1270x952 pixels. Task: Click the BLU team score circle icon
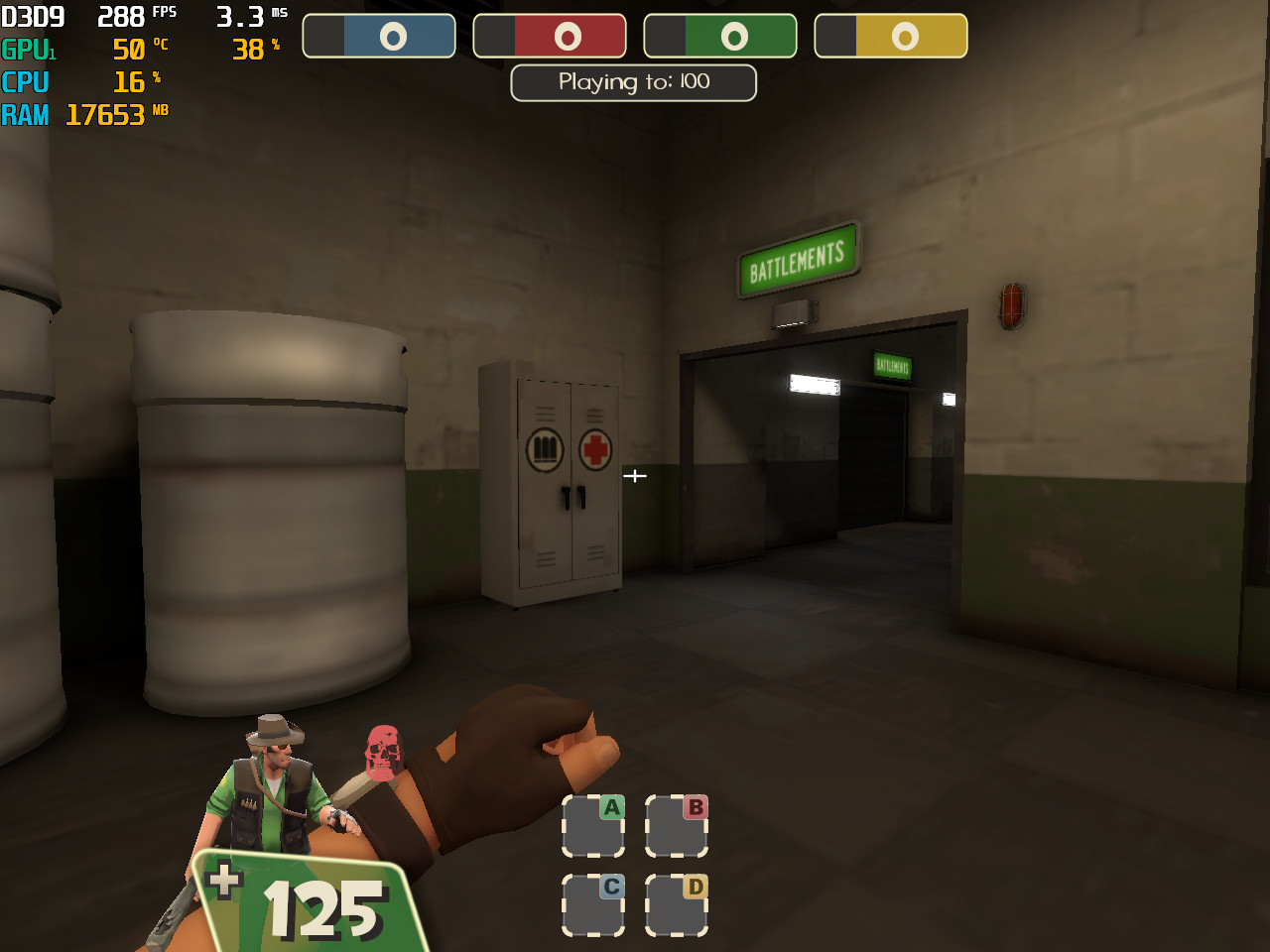coord(392,35)
